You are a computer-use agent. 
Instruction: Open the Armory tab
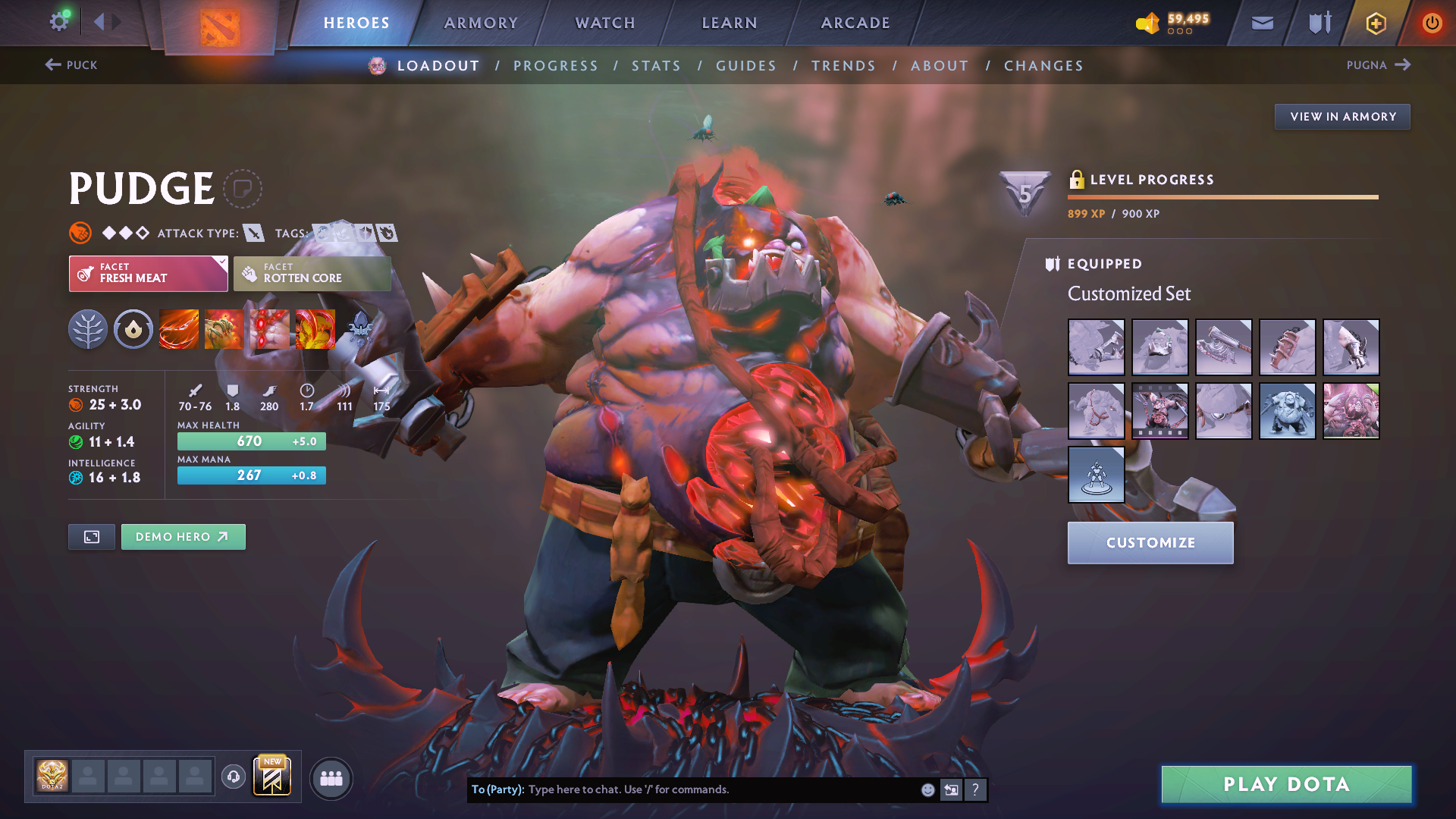pyautogui.click(x=481, y=23)
